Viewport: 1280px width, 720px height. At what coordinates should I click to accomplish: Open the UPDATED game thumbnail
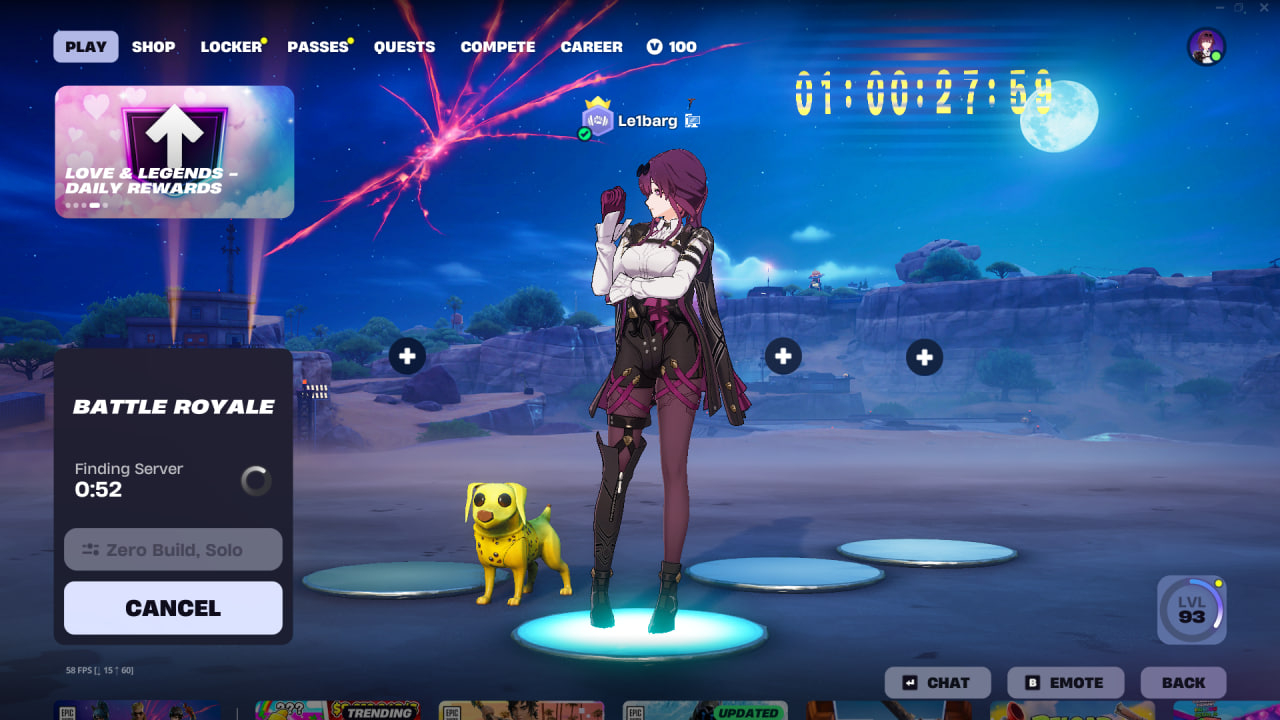pyautogui.click(x=705, y=711)
